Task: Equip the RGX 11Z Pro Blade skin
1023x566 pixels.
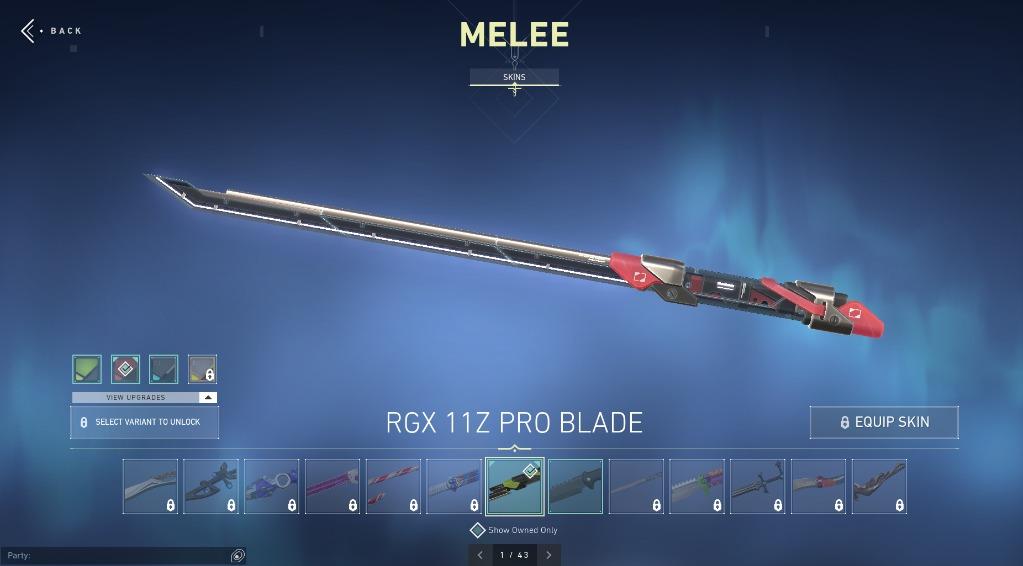Action: [884, 422]
